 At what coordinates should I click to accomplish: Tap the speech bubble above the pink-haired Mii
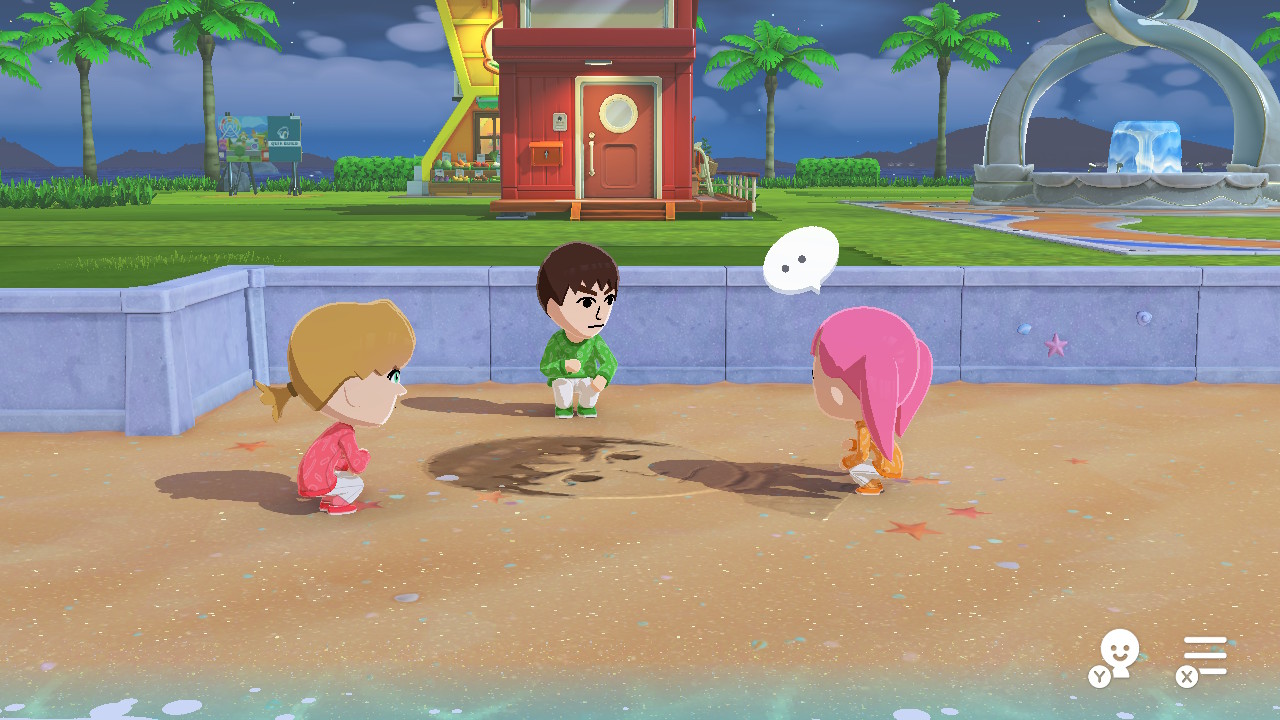pyautogui.click(x=800, y=260)
